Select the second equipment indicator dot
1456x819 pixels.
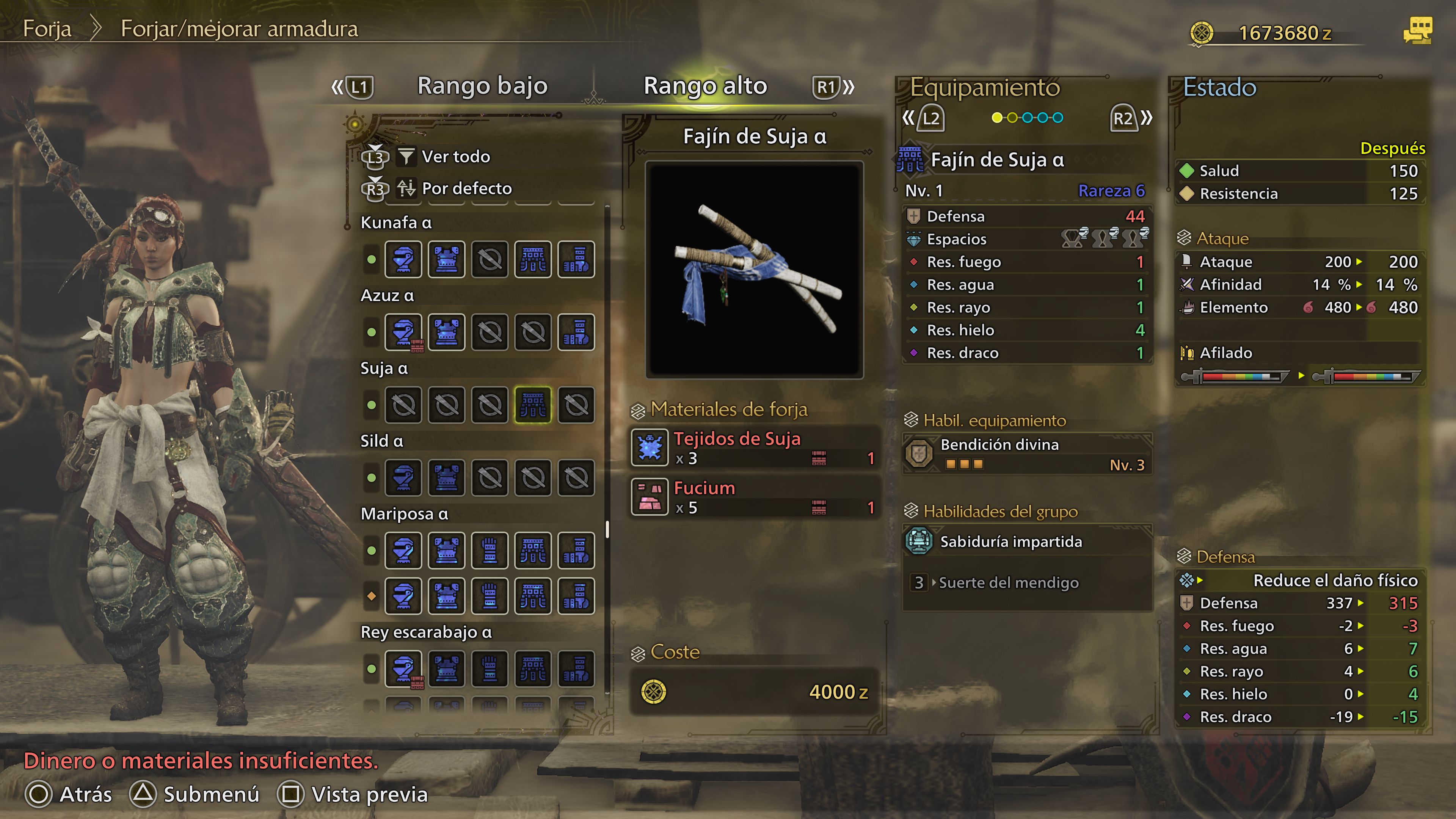coord(1012,117)
